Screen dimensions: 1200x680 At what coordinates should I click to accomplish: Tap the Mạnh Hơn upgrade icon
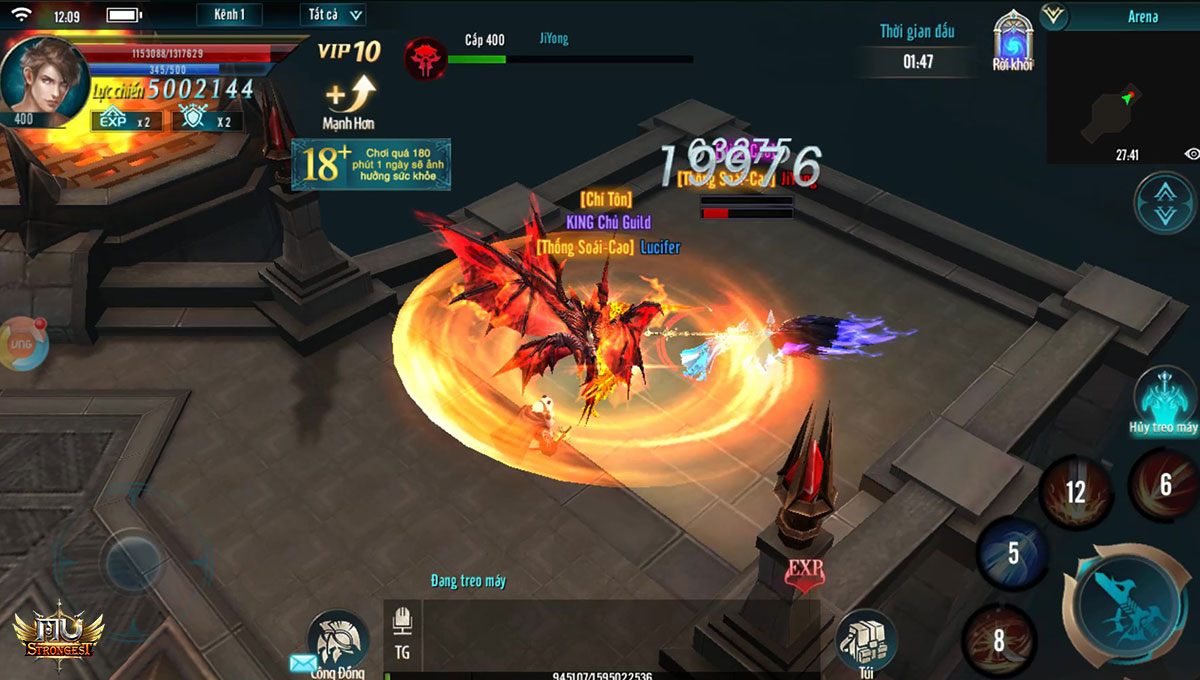tap(349, 103)
